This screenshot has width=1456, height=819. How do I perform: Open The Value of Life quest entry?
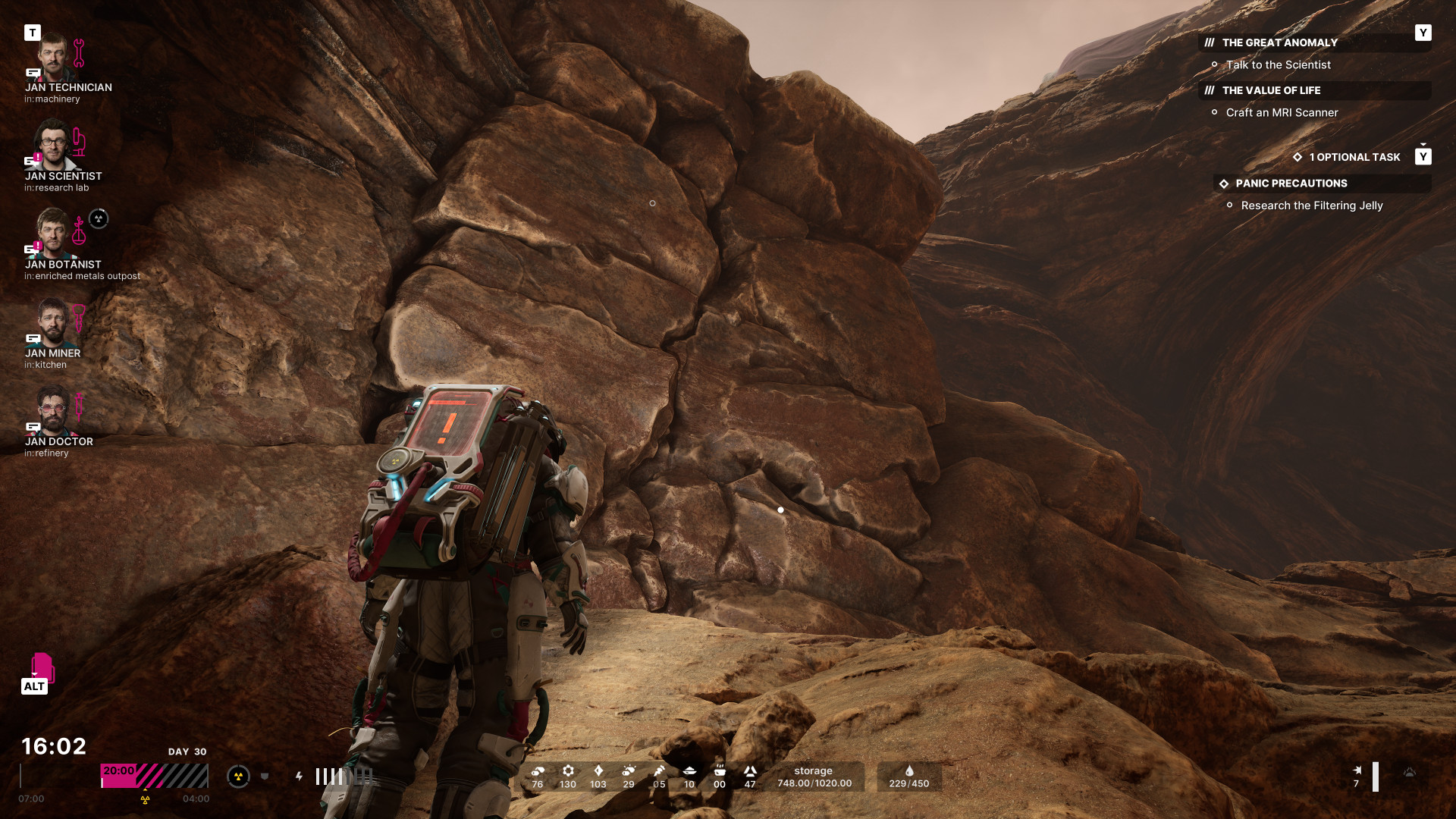pyautogui.click(x=1271, y=90)
